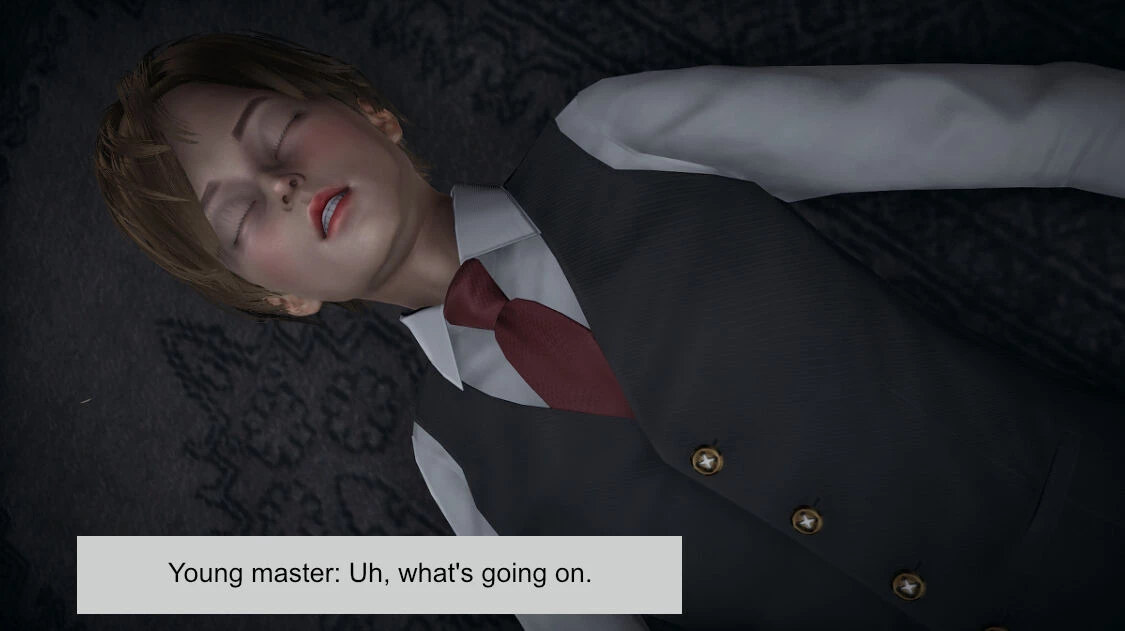
Task: Advance the Young master dialogue box
Action: [379, 575]
